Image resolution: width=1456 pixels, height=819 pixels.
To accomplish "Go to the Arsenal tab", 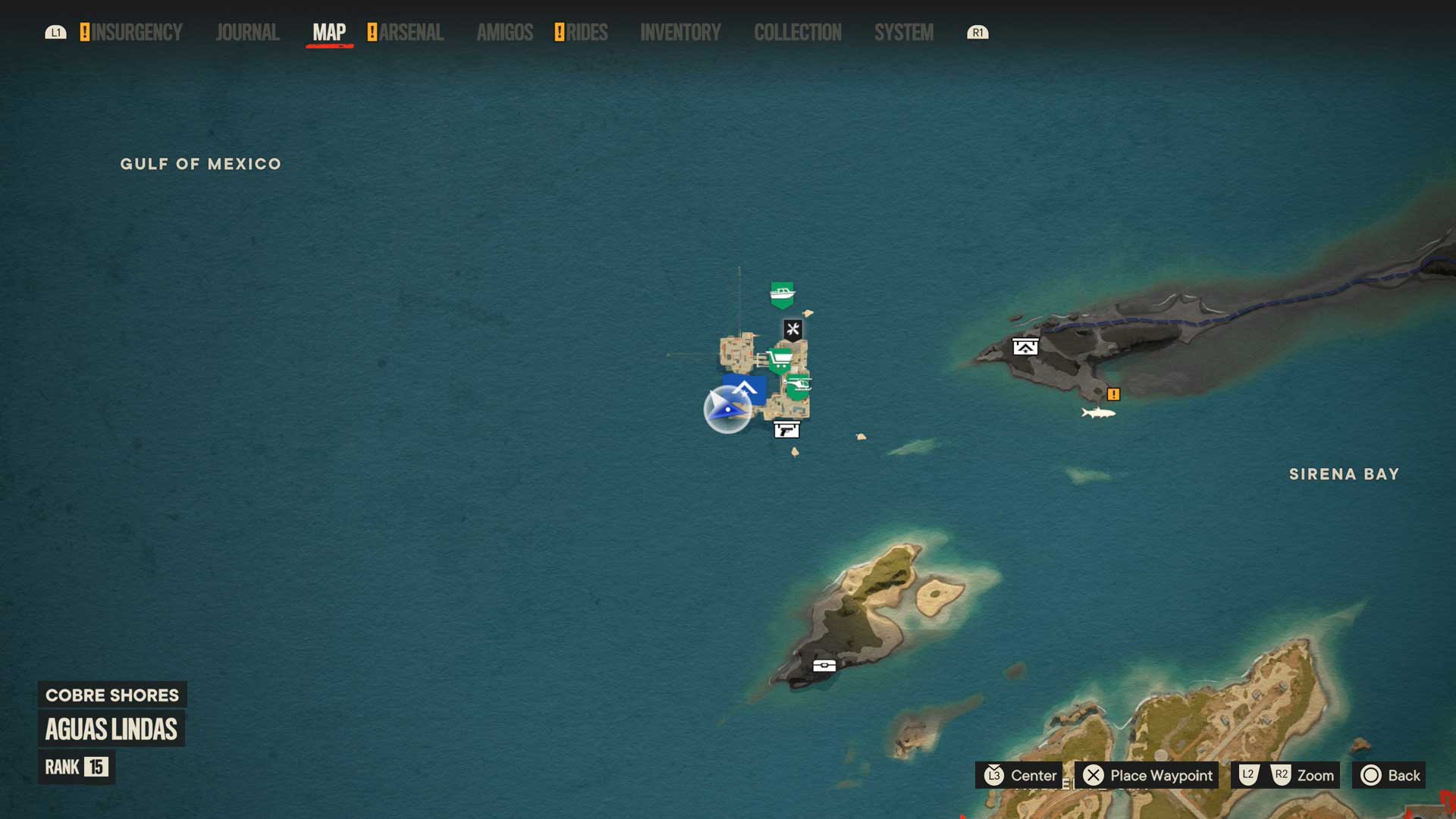I will tap(411, 33).
